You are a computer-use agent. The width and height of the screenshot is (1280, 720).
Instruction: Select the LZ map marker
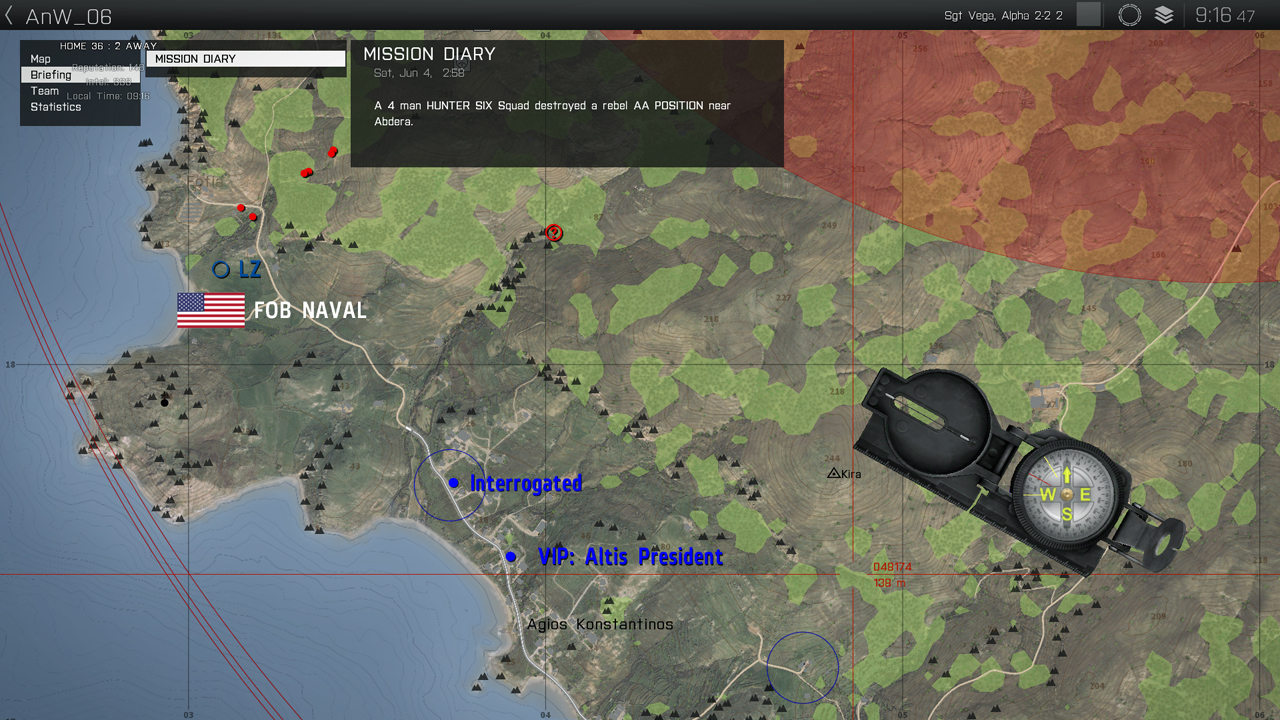click(x=221, y=269)
